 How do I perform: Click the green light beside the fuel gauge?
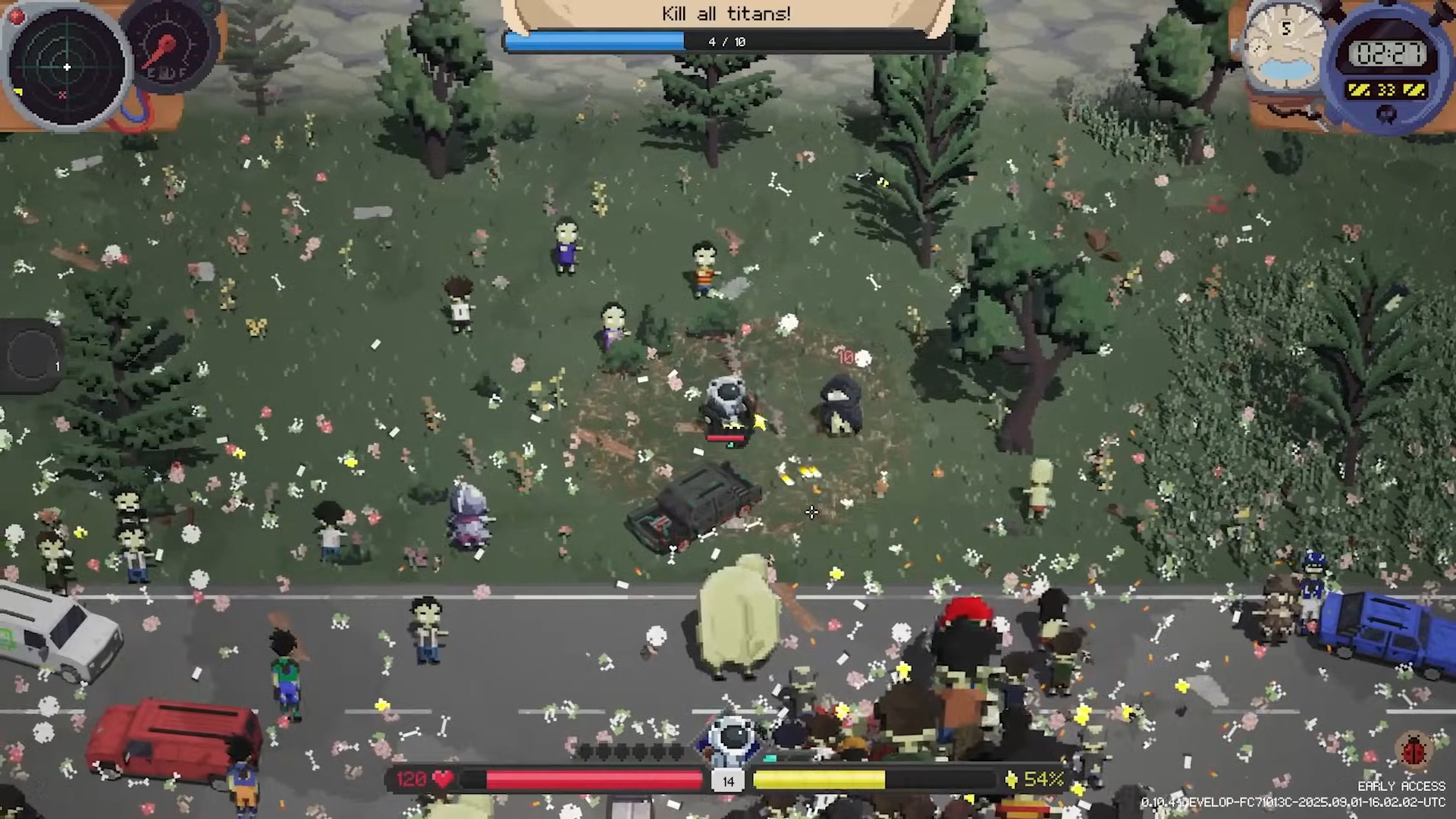[206, 6]
